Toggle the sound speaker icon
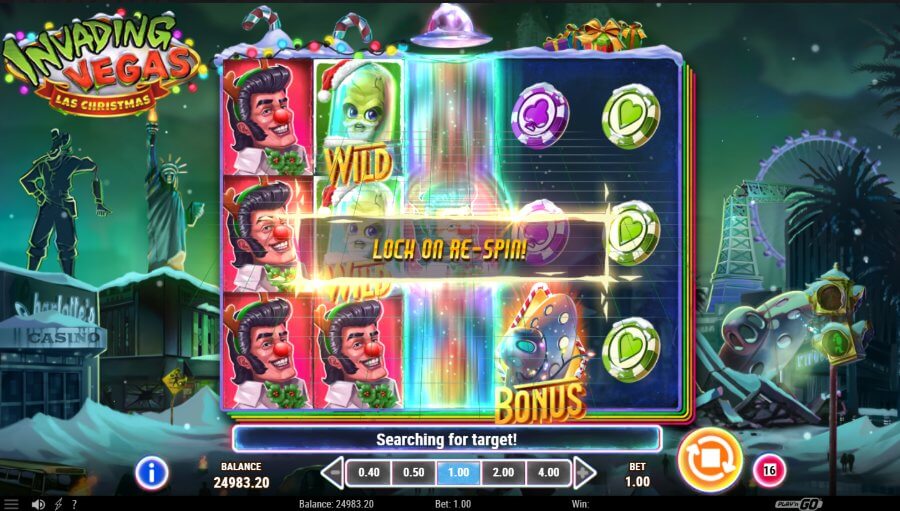The height and width of the screenshot is (511, 900). [x=38, y=504]
